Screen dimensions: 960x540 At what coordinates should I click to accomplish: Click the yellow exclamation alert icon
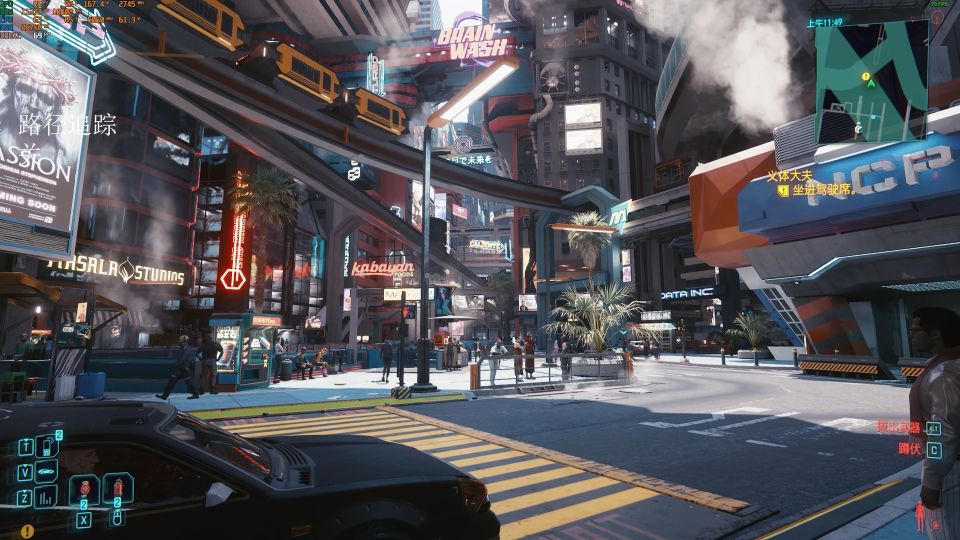click(27, 531)
